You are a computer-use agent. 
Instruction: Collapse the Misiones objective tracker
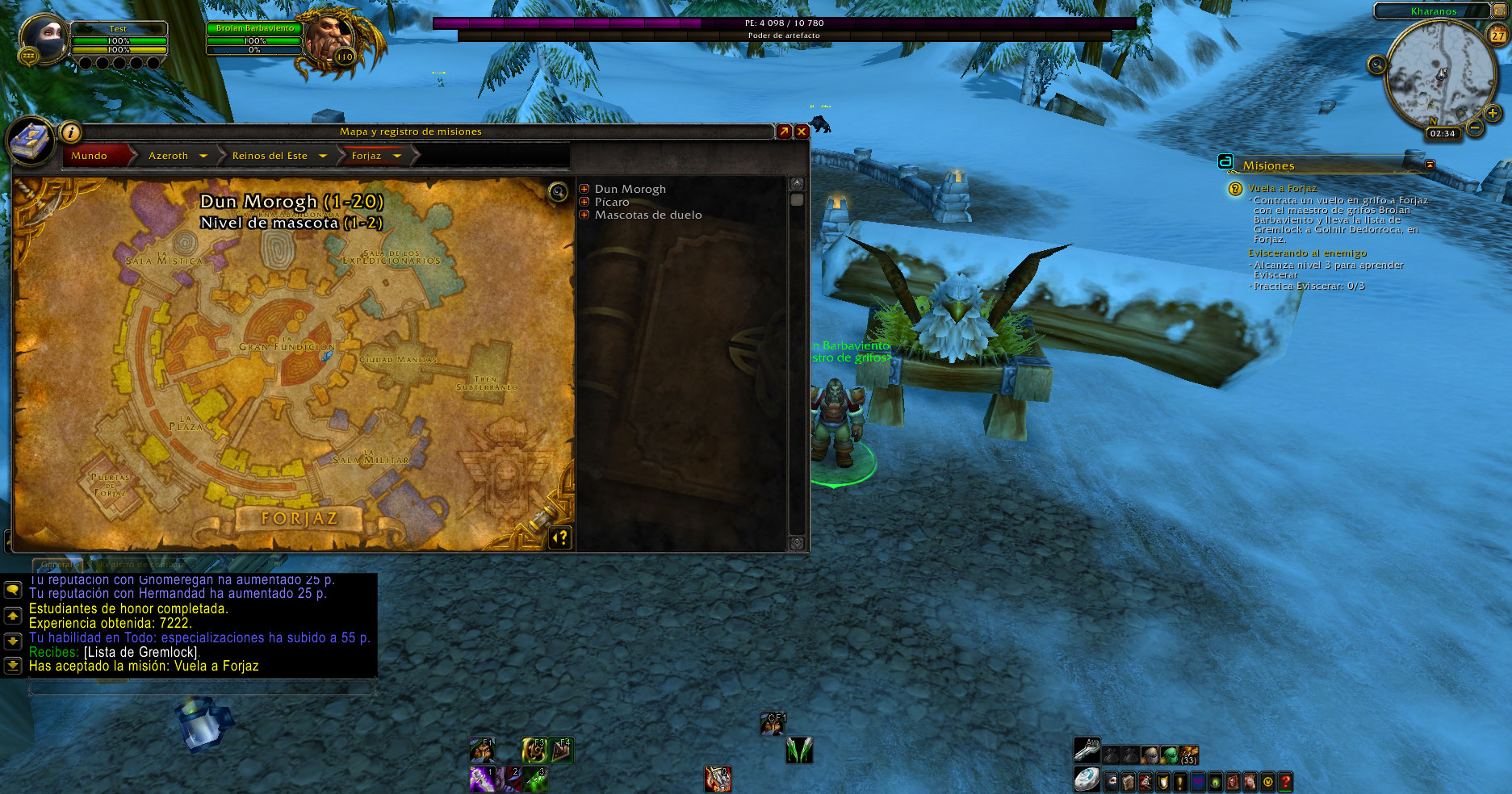1430,165
